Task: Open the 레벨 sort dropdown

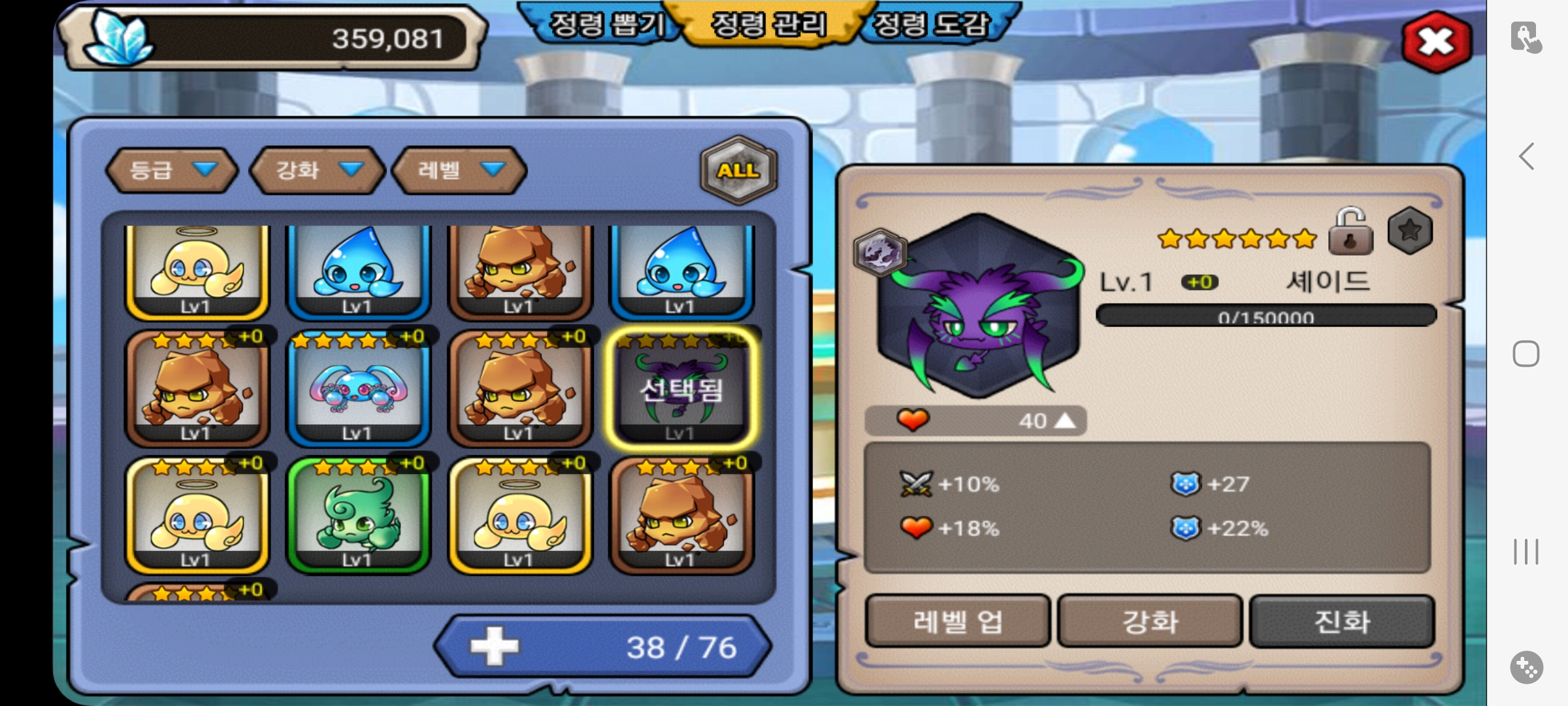Action: 459,171
